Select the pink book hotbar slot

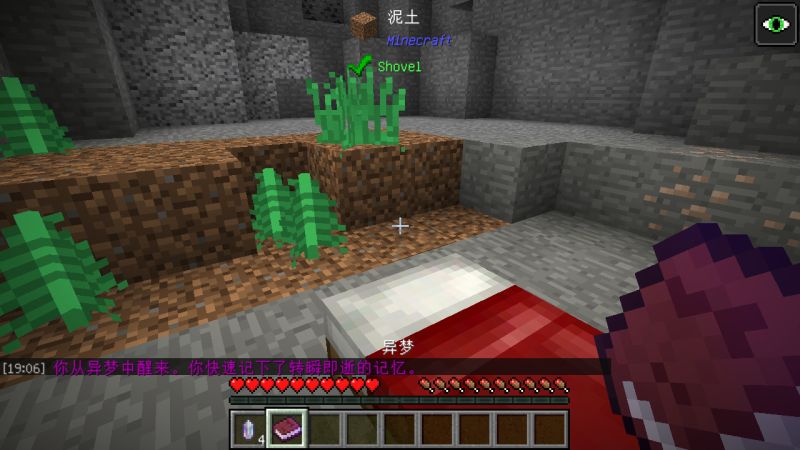[286, 428]
